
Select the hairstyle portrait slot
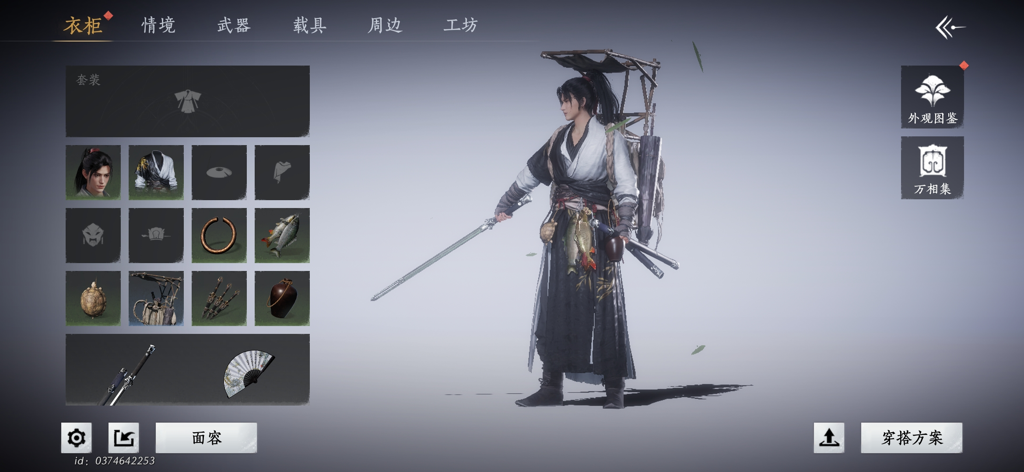(x=93, y=172)
